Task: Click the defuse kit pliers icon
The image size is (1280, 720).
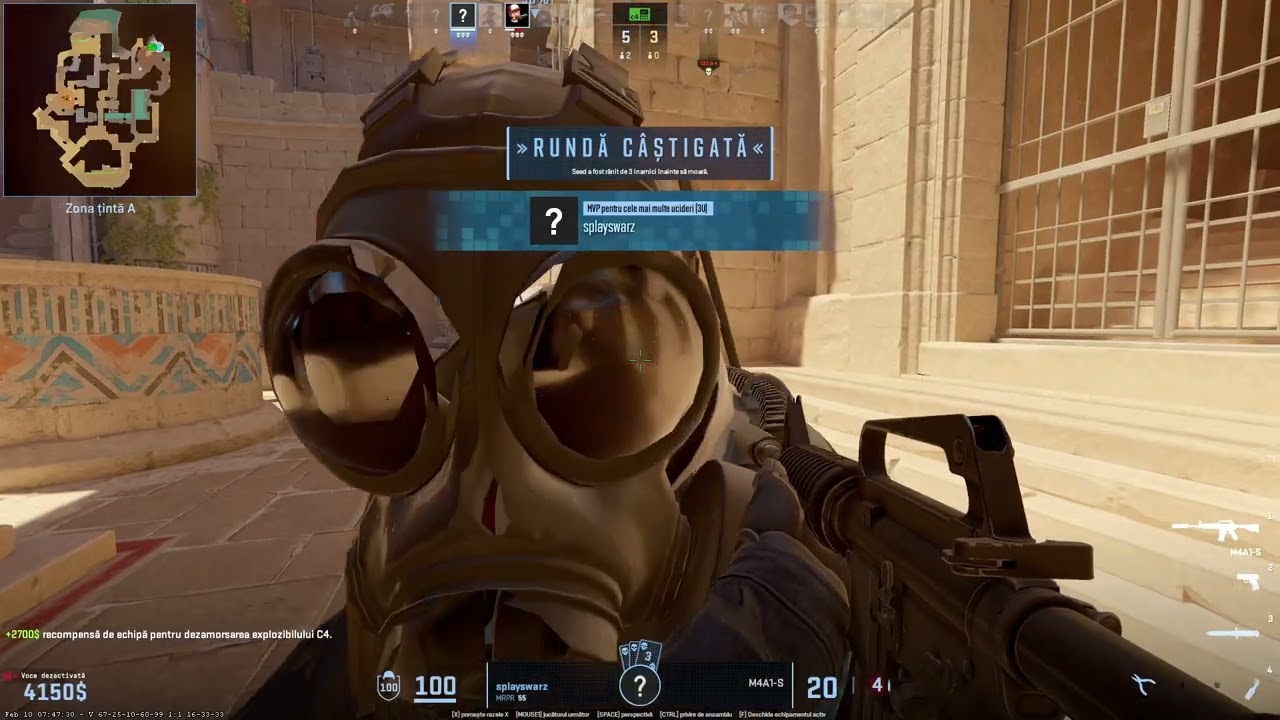Action: pos(1143,685)
